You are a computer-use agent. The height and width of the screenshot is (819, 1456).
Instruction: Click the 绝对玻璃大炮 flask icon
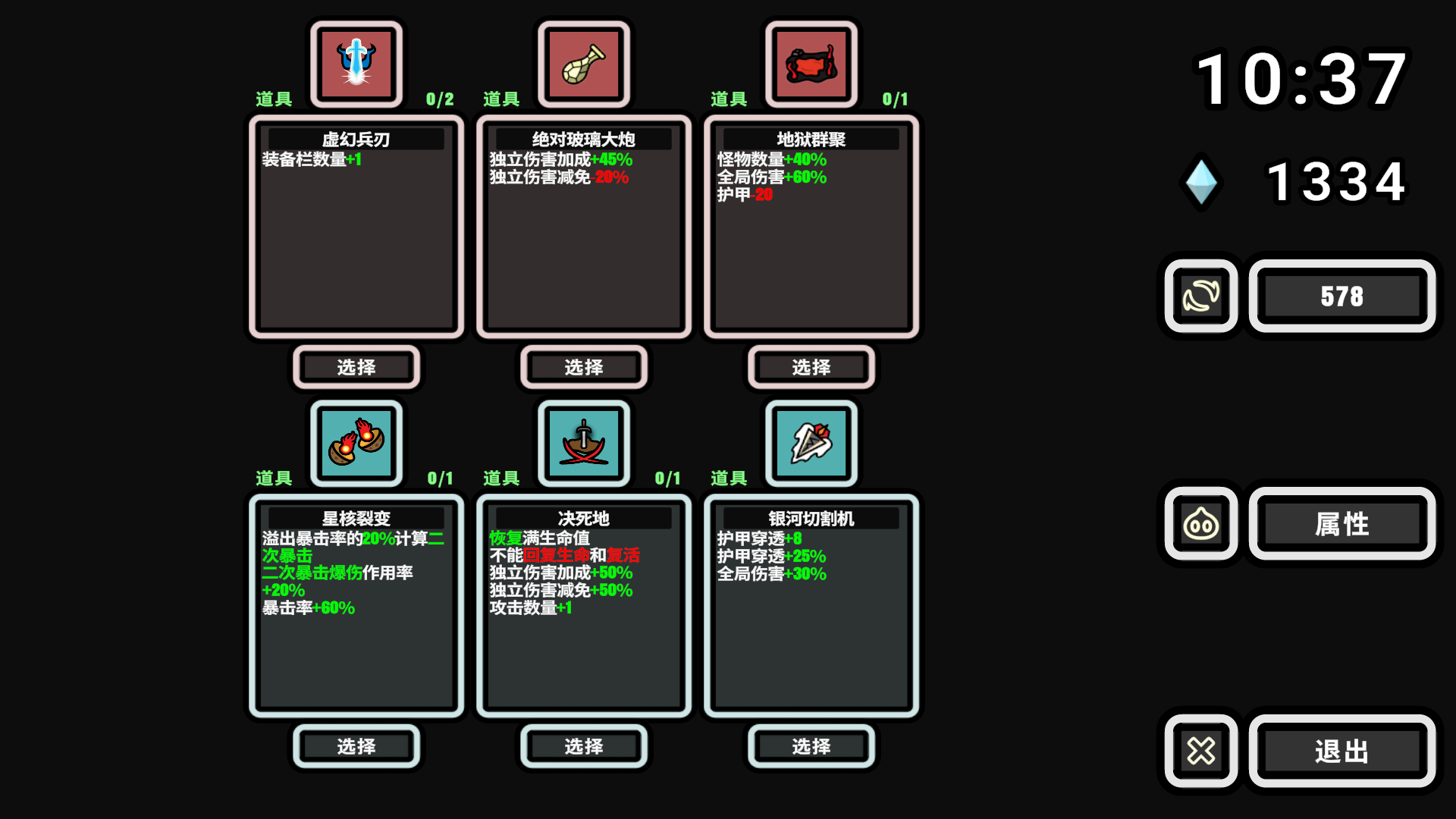(x=583, y=64)
